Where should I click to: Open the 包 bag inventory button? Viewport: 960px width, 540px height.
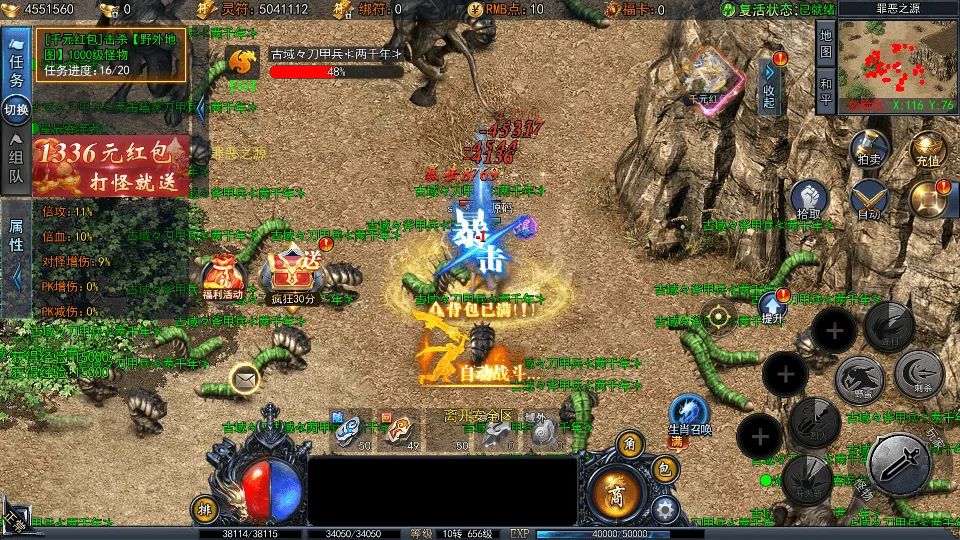665,469
